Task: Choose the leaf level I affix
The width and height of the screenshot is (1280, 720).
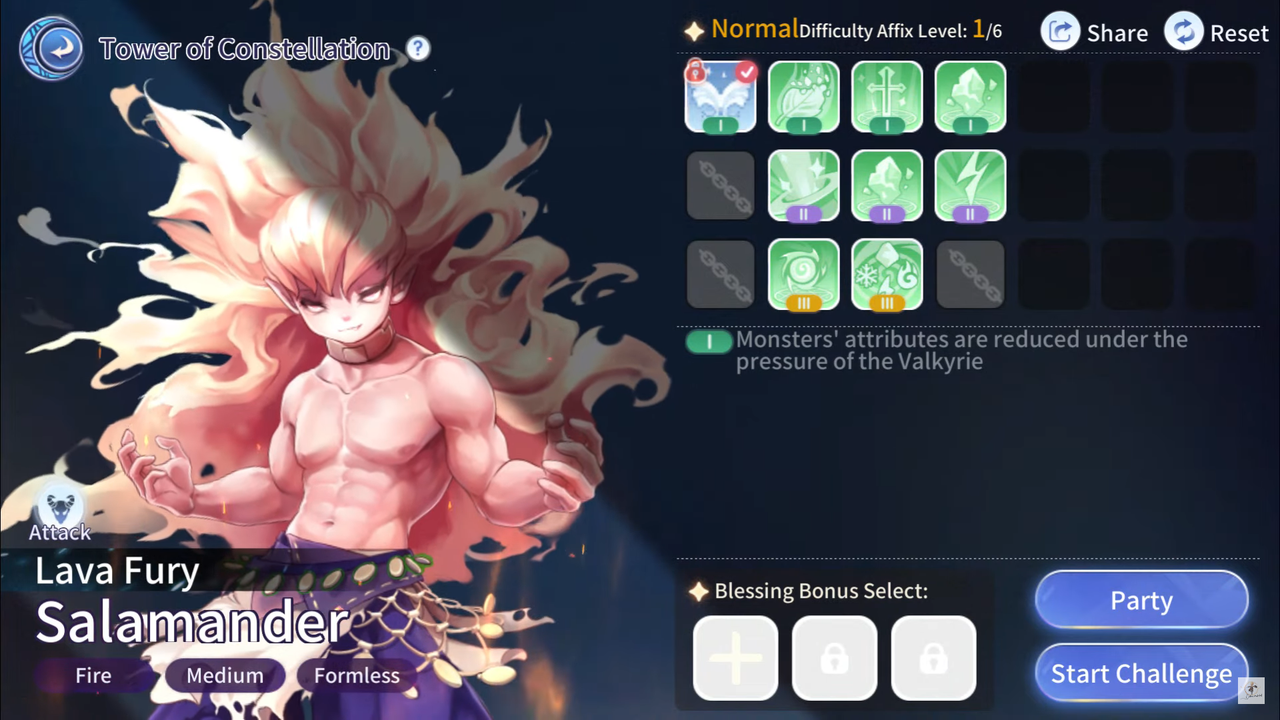Action: pyautogui.click(x=803, y=96)
